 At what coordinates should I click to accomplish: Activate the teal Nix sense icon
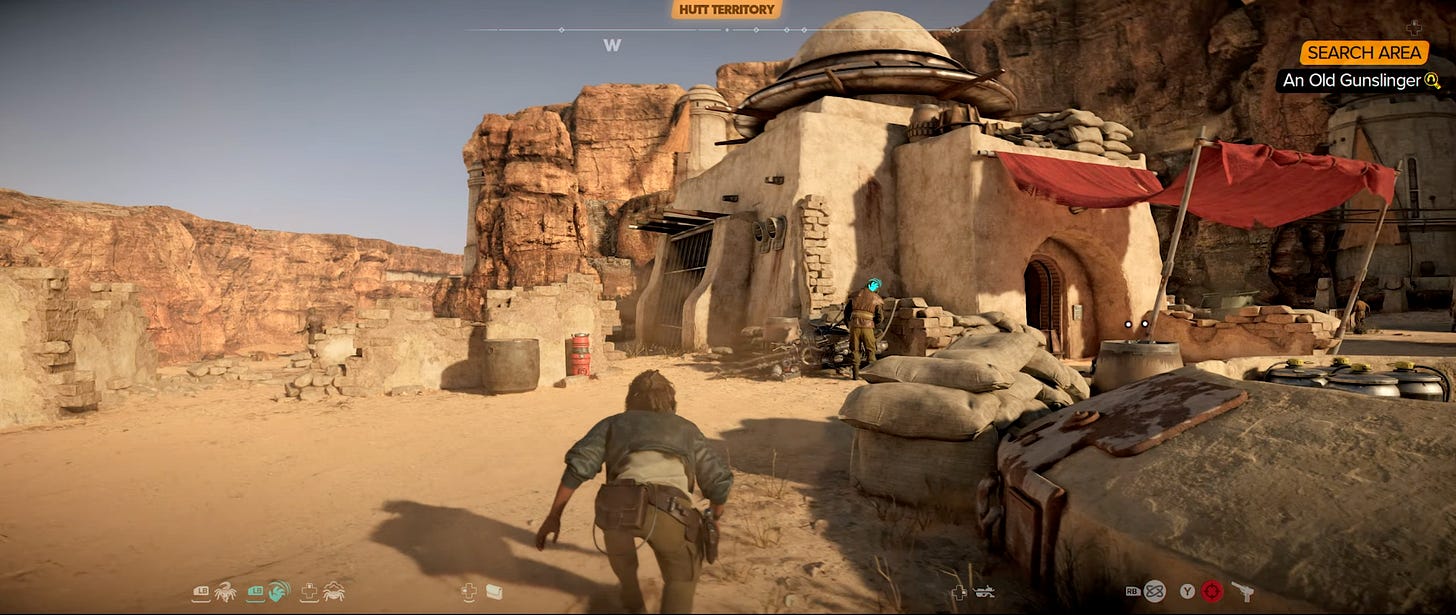279,591
